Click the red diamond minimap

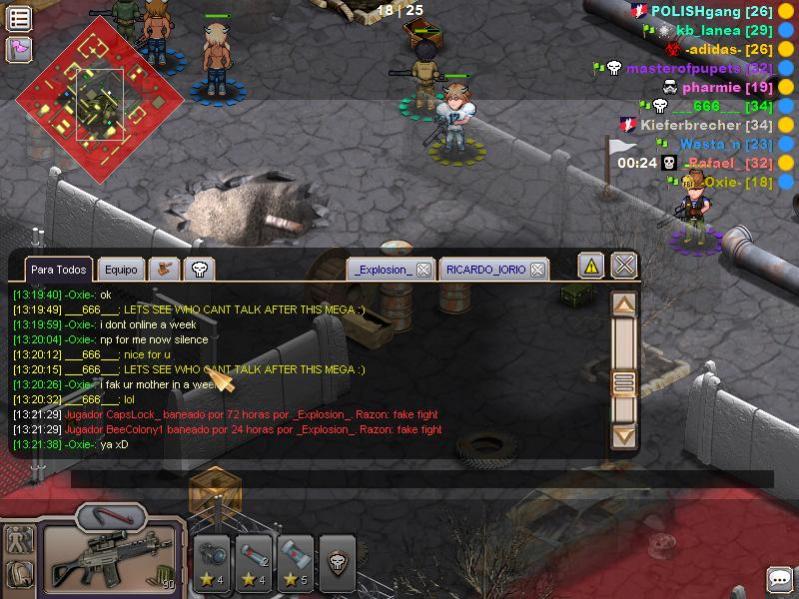pos(100,95)
